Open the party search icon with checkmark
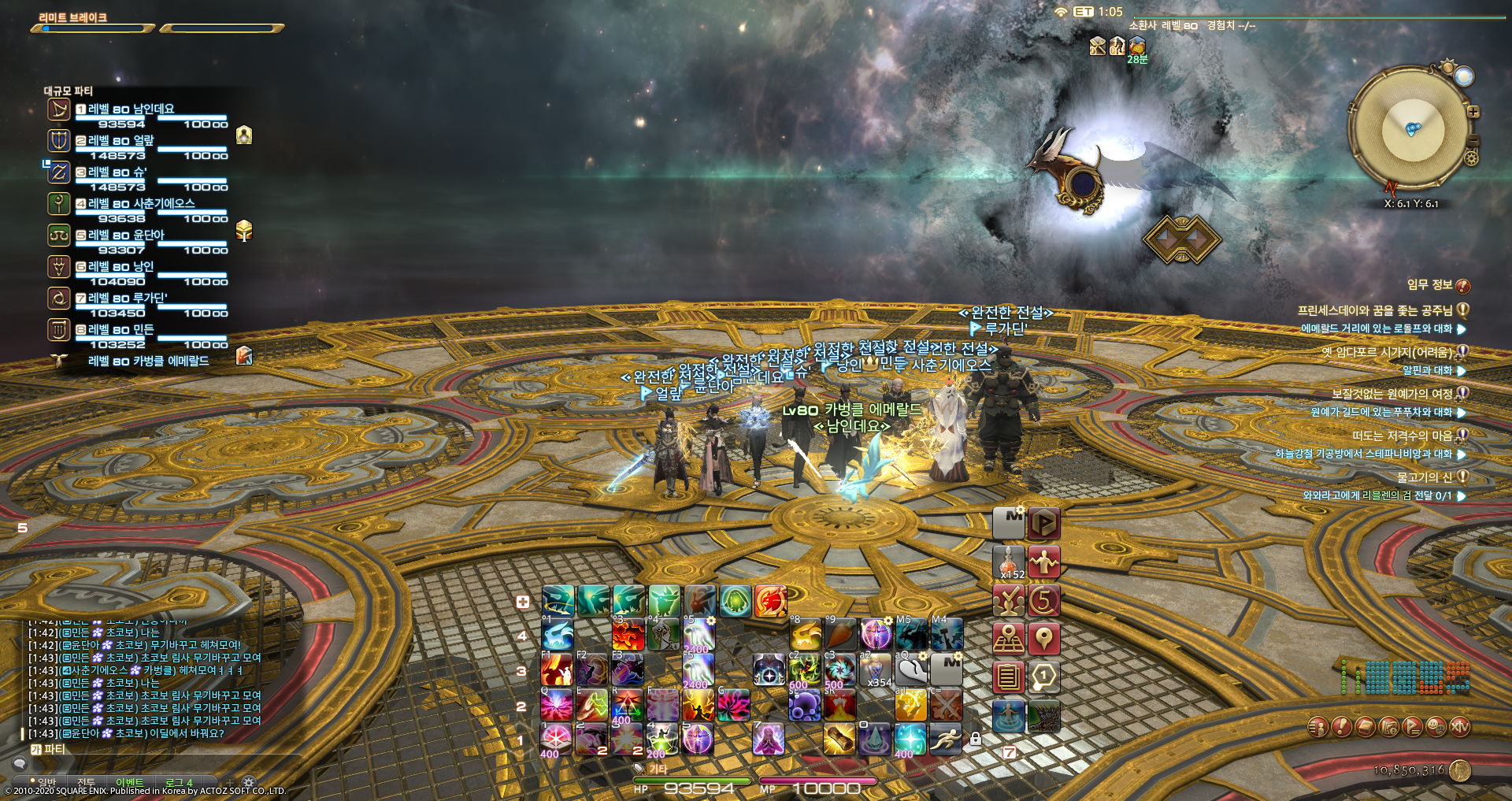The width and height of the screenshot is (1512, 801). (1010, 601)
